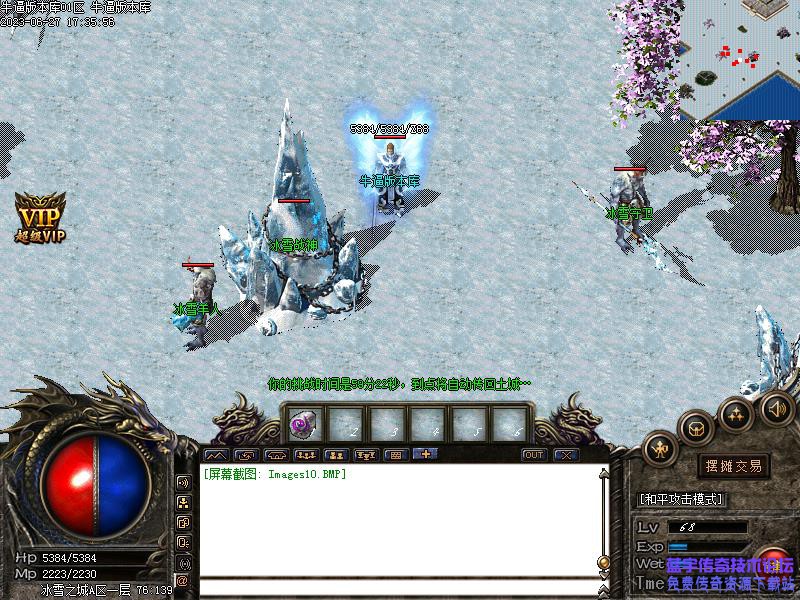The image size is (800, 600).
Task: Toggle the sound speaker icon
Action: [x=776, y=408]
